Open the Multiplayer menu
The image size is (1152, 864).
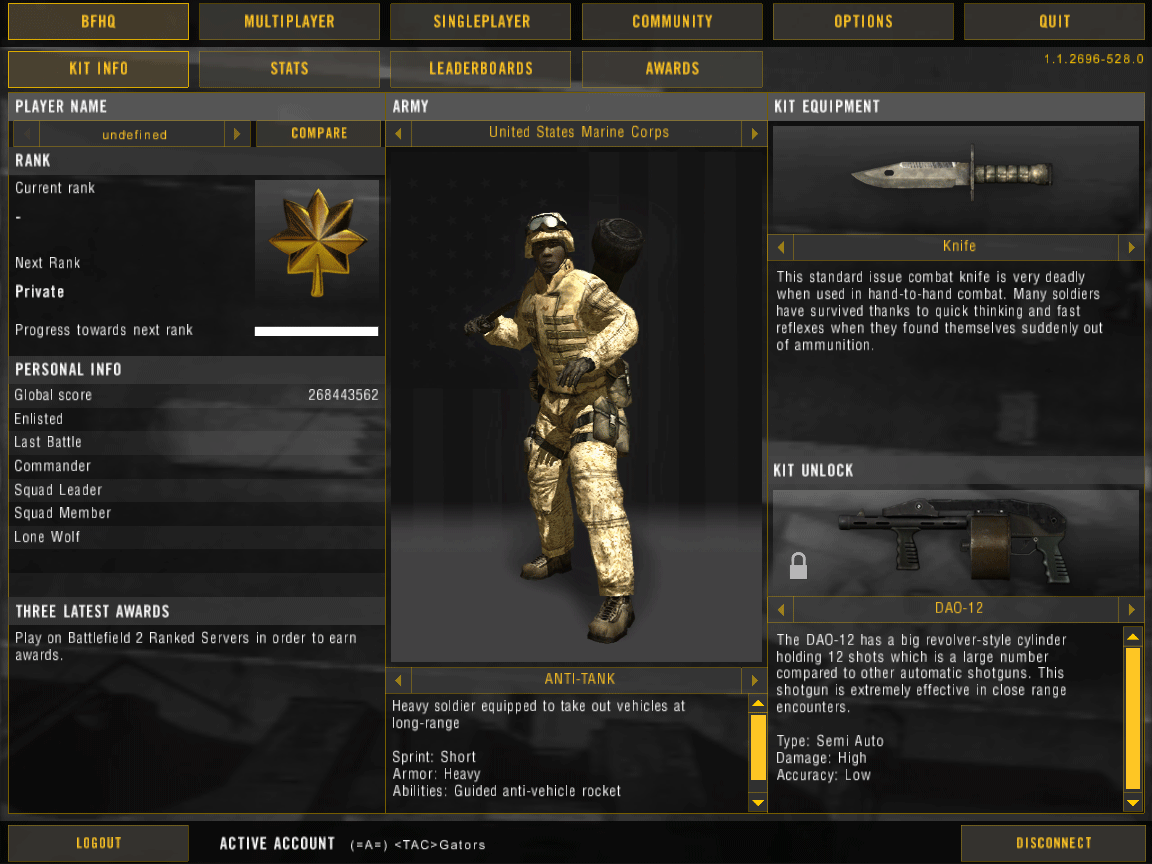[289, 21]
